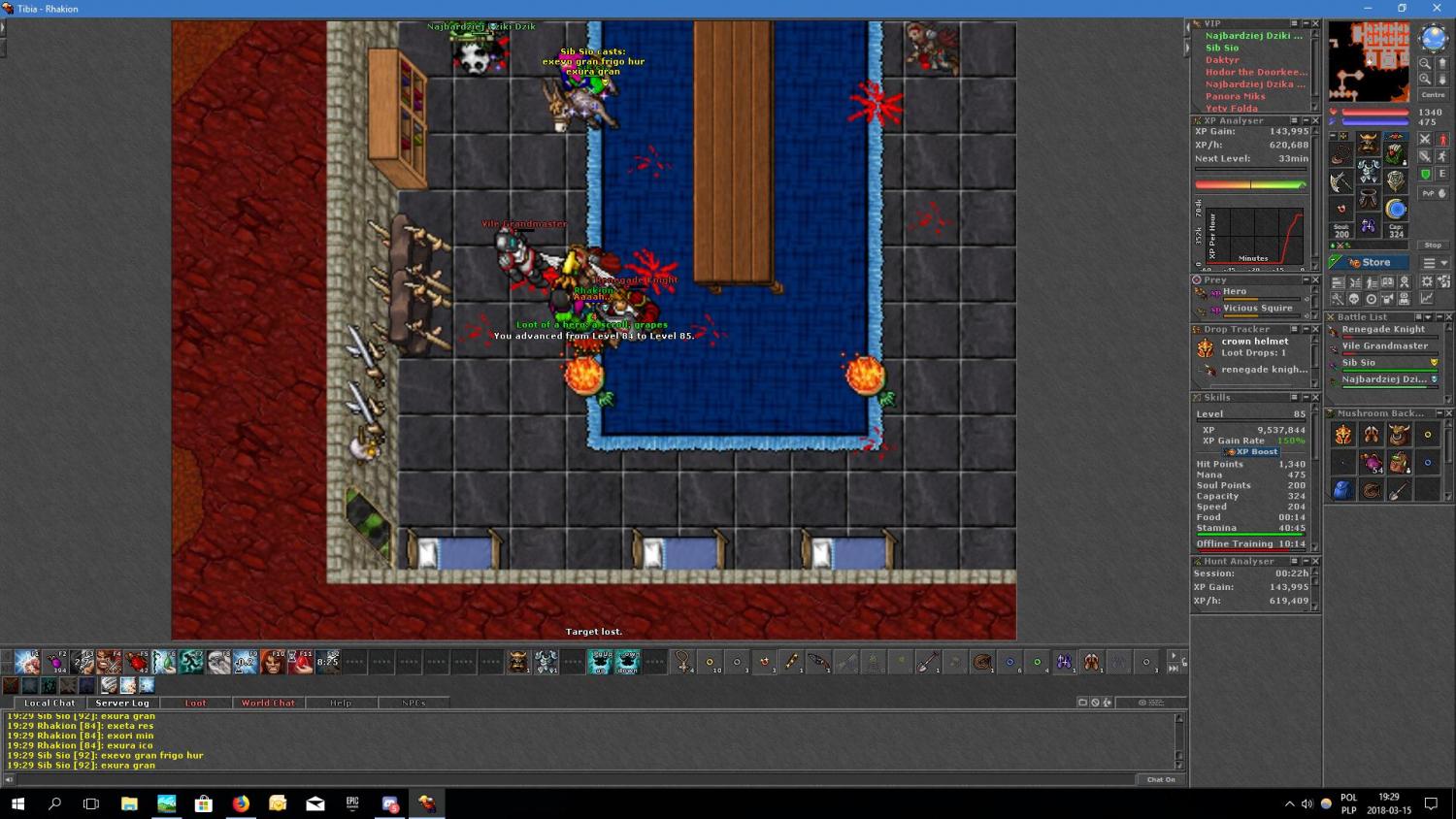Select the blue backpack item slot
This screenshot has height=819, width=1456.
[1343, 491]
